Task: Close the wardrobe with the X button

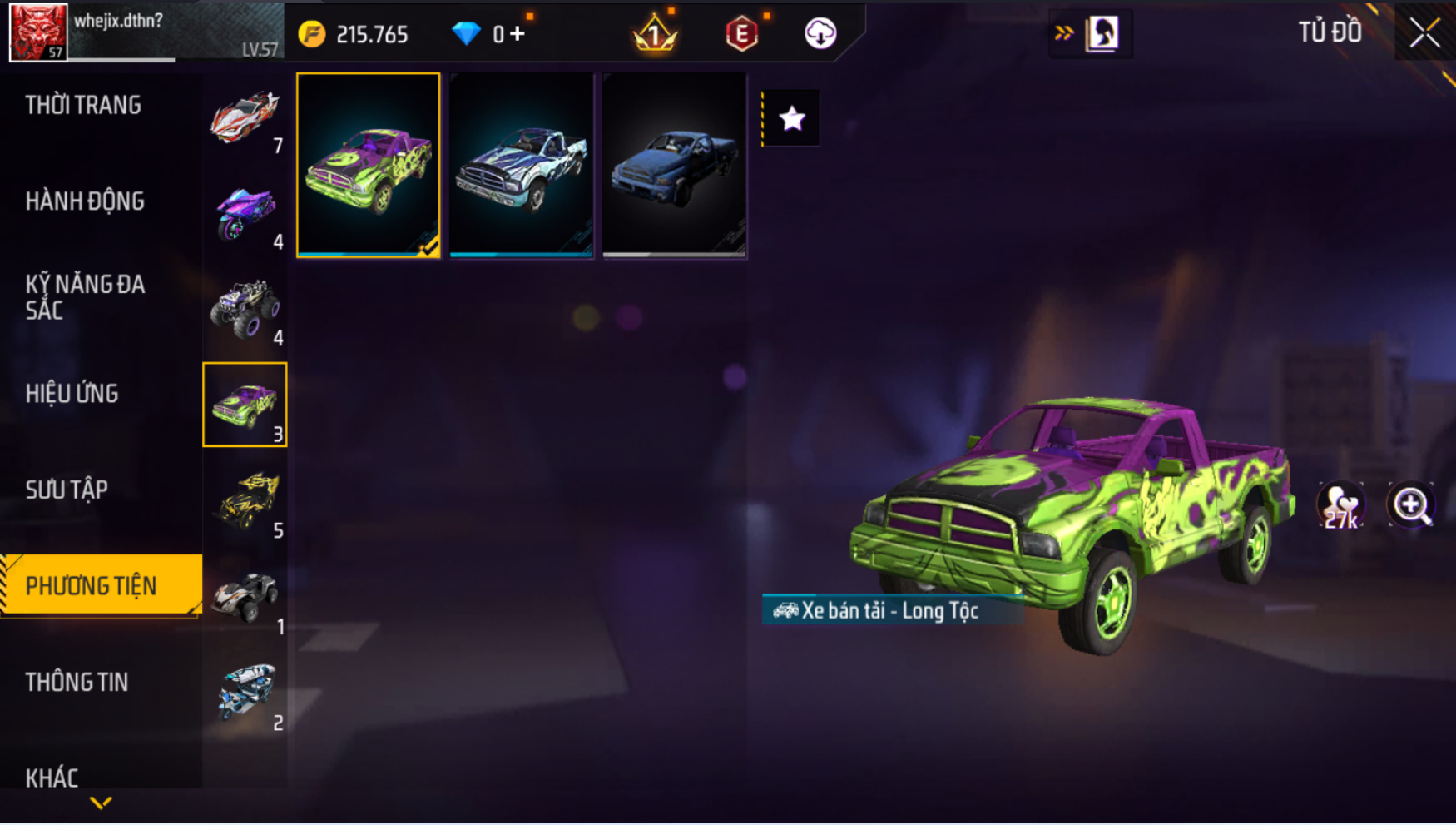Action: click(x=1424, y=33)
